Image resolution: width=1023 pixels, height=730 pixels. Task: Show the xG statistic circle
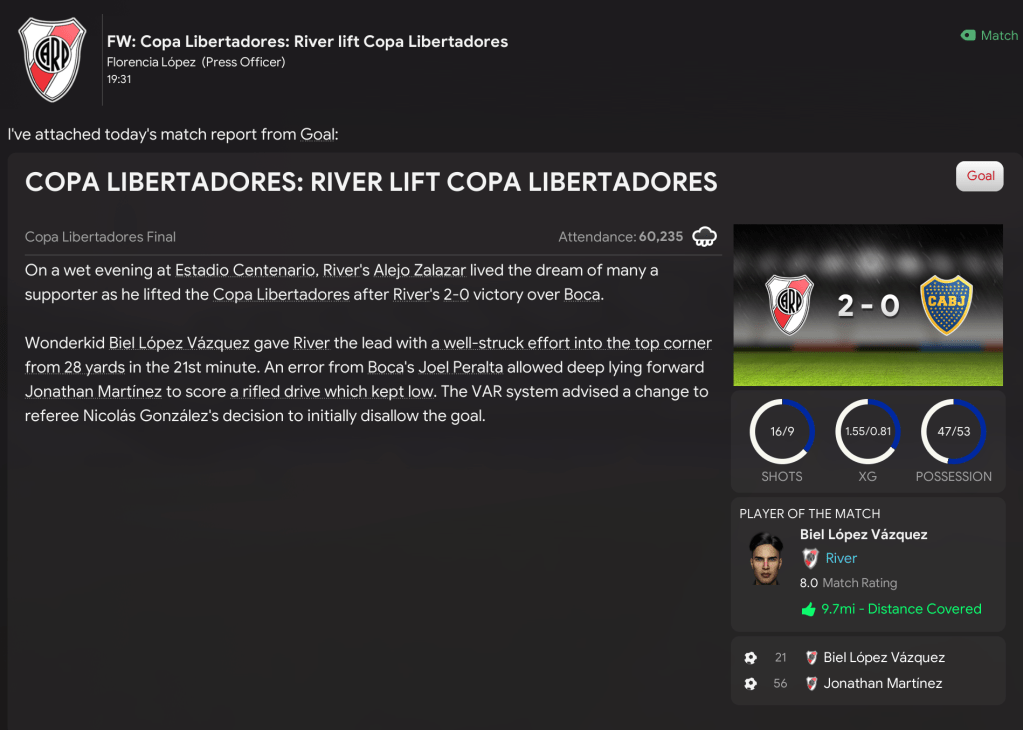coord(867,432)
